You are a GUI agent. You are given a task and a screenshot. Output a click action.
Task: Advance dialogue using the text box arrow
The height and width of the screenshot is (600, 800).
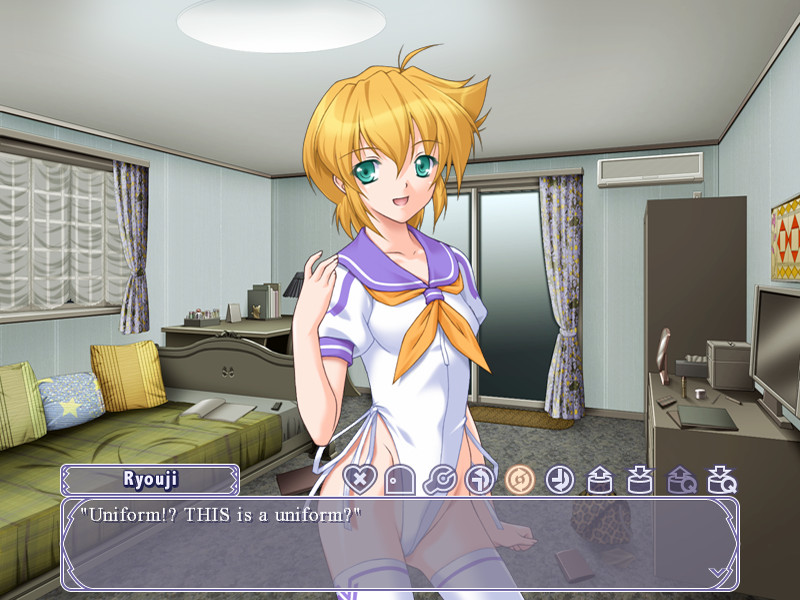(717, 571)
